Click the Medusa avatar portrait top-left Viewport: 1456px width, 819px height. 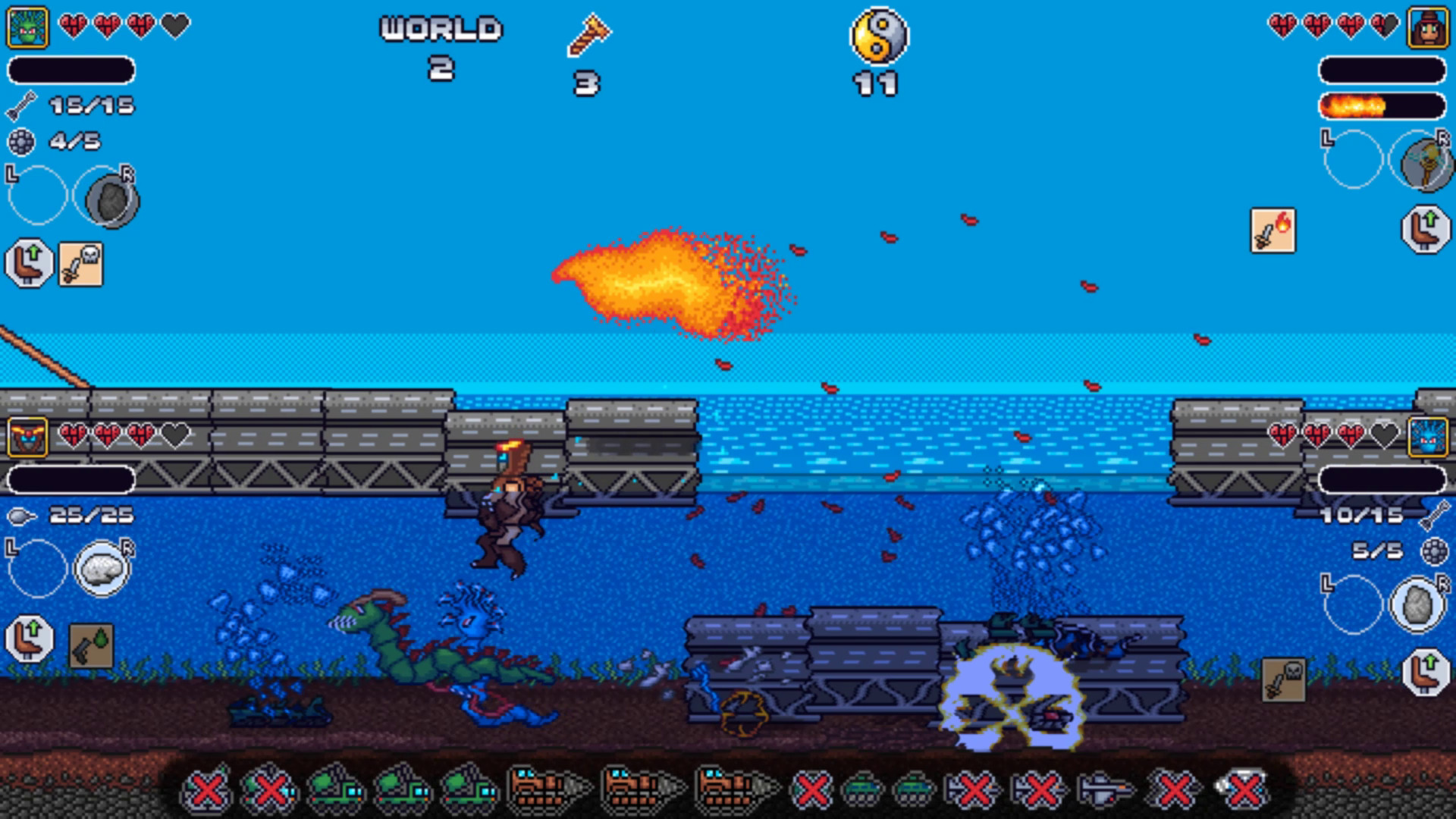point(27,27)
